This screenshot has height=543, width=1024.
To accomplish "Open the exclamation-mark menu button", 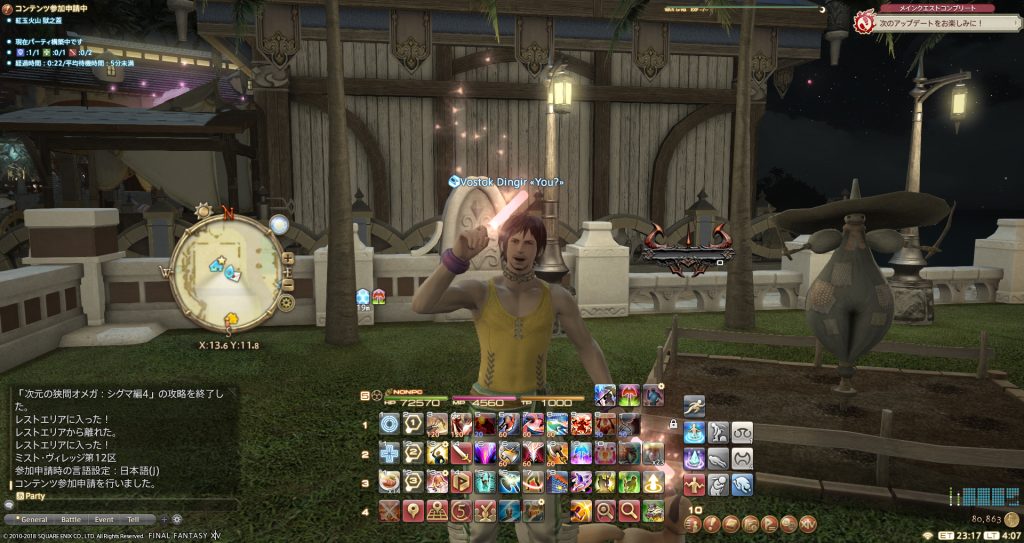I will click(712, 523).
